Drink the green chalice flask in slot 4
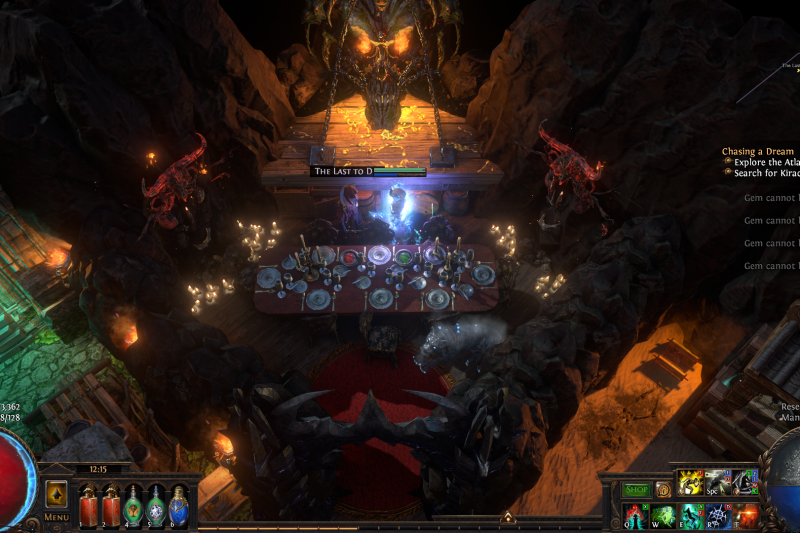This screenshot has width=800, height=533. click(x=133, y=505)
